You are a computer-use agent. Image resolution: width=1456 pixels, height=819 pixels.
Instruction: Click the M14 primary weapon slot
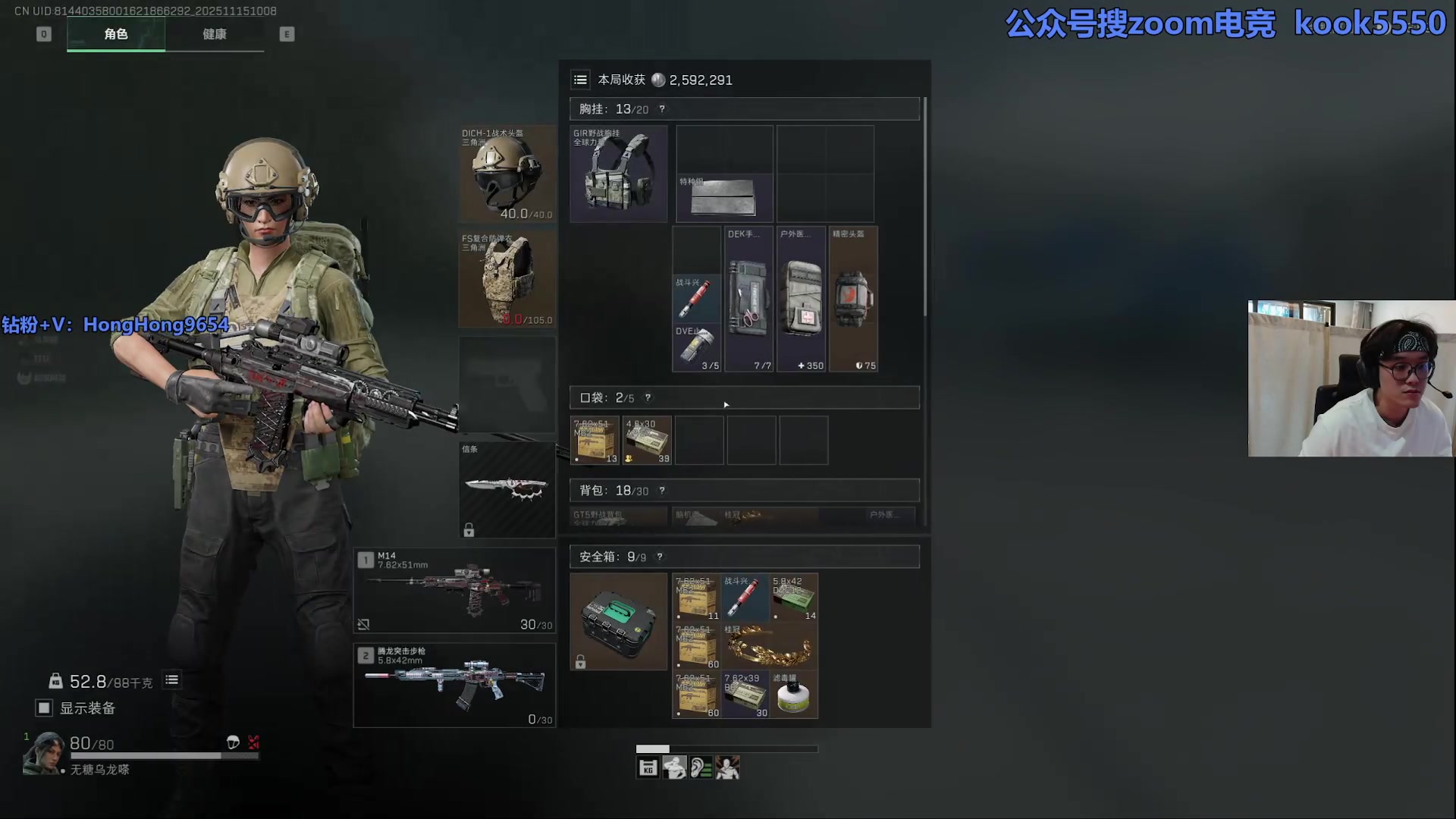pos(454,590)
